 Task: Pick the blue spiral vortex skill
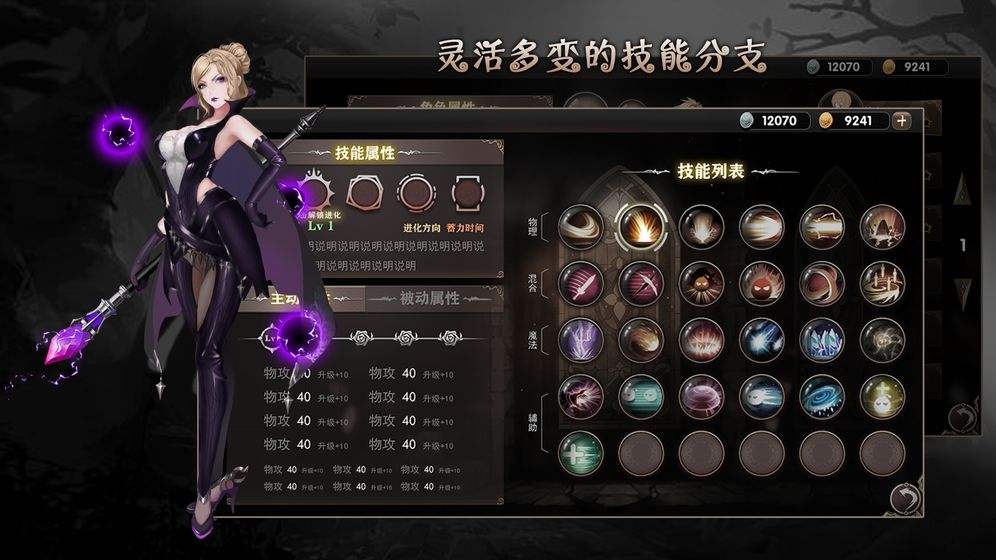[822, 396]
